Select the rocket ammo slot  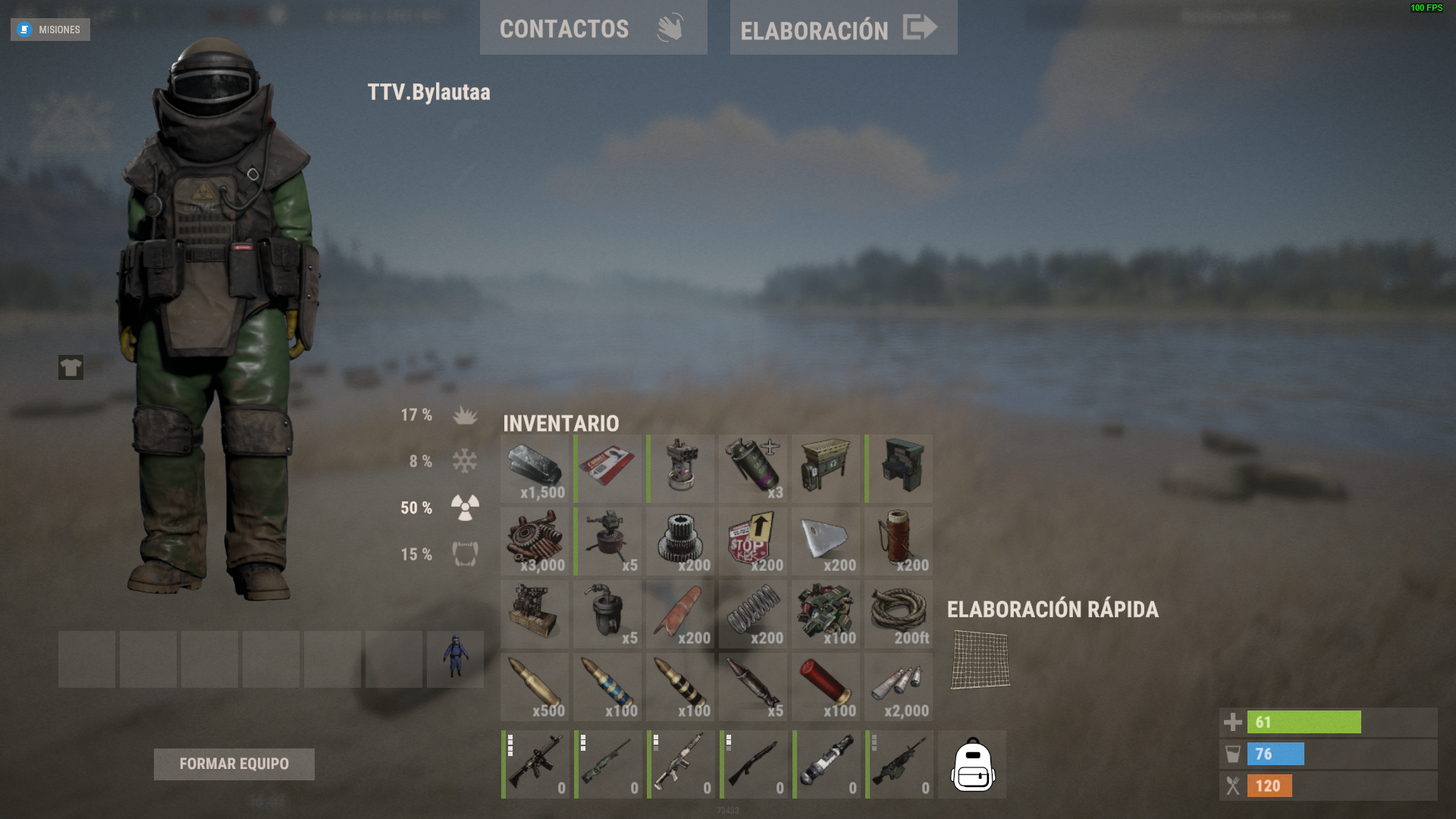pos(753,687)
